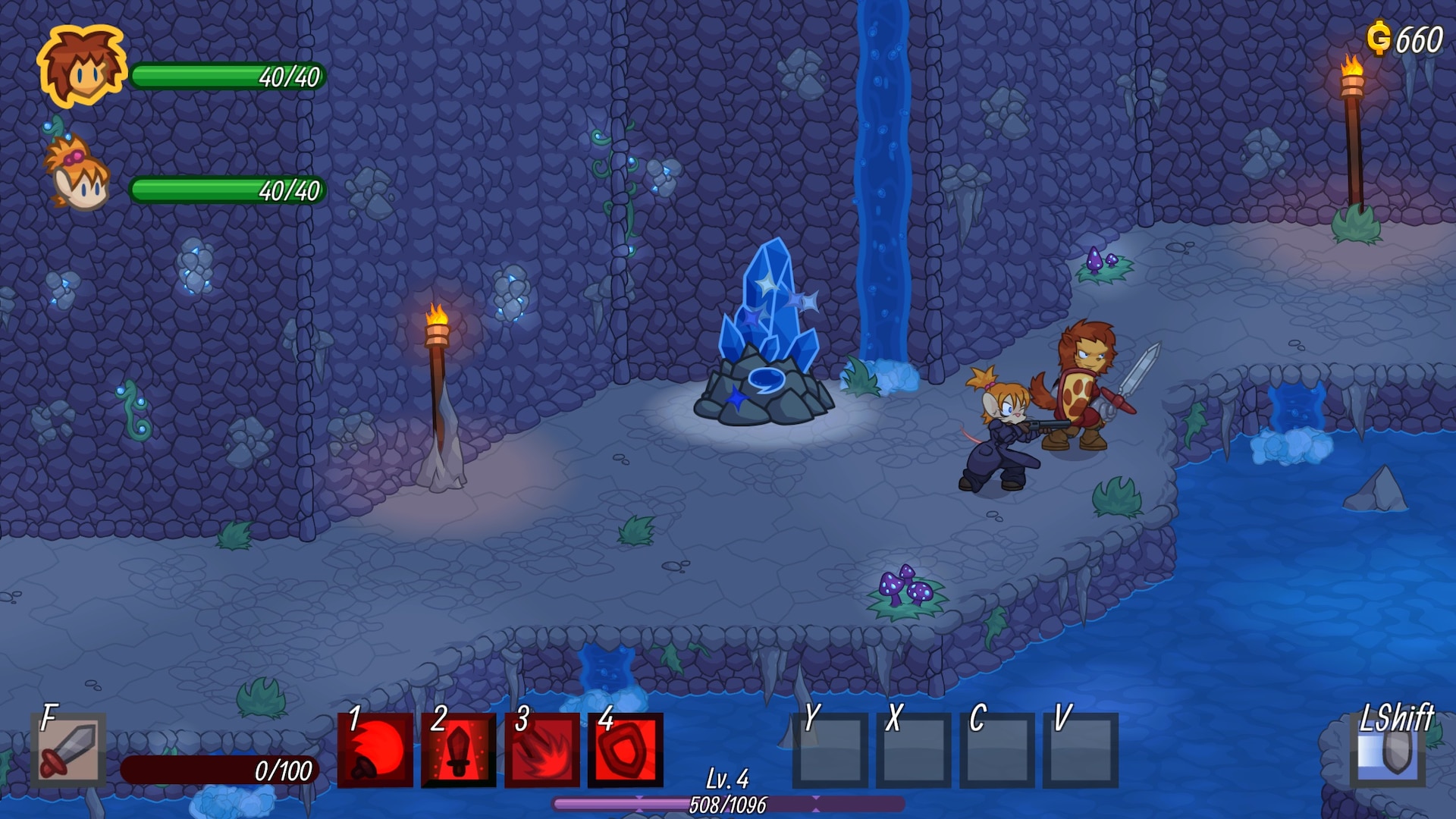Use the red sword skill in slot 2
Image resolution: width=1456 pixels, height=819 pixels.
pyautogui.click(x=459, y=751)
